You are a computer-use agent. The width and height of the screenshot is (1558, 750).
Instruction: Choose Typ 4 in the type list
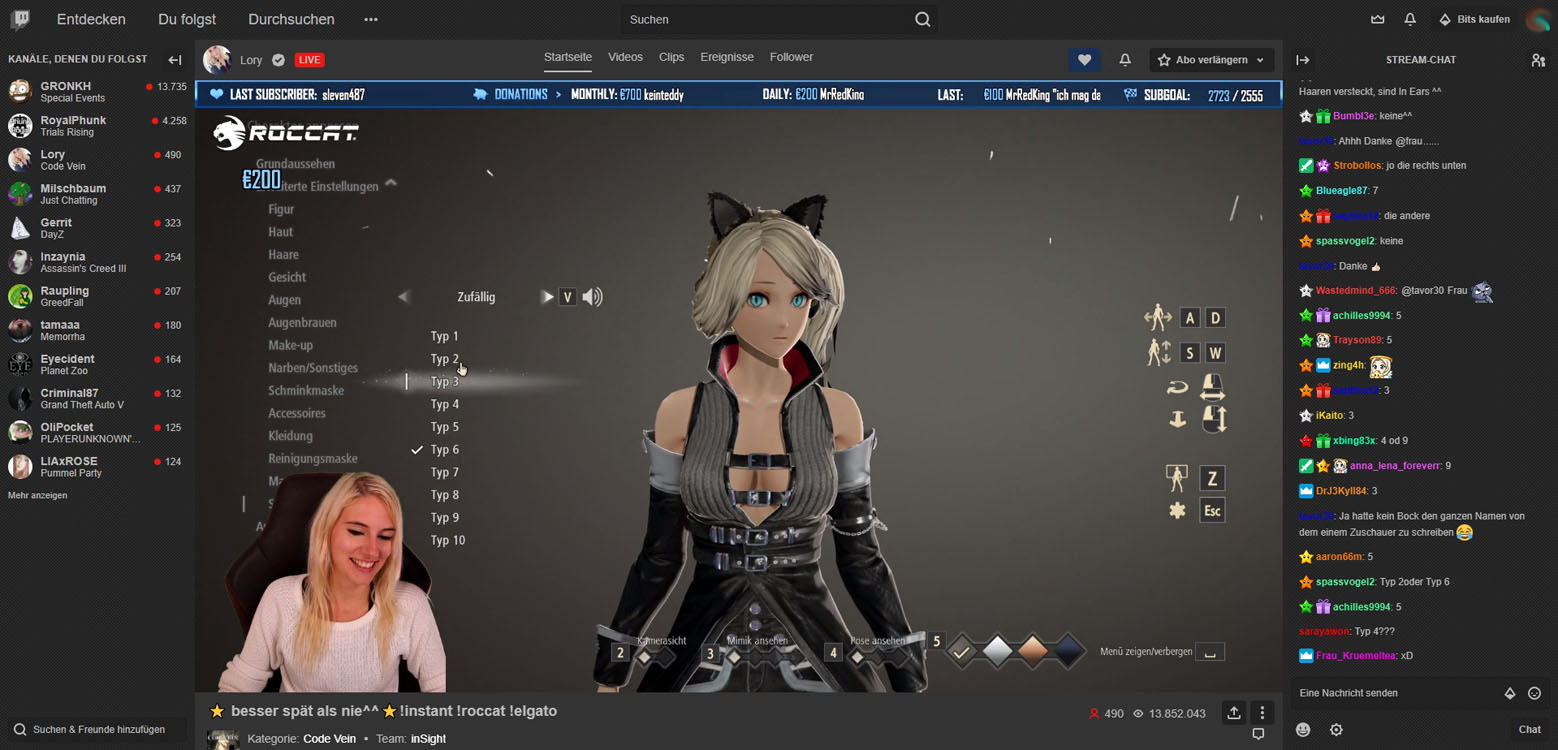pos(445,405)
